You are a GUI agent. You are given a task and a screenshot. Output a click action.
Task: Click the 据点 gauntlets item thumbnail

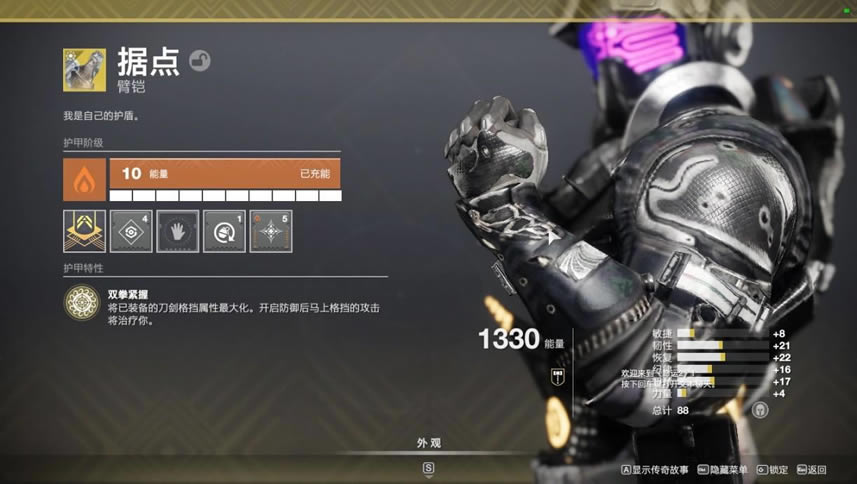[84, 70]
